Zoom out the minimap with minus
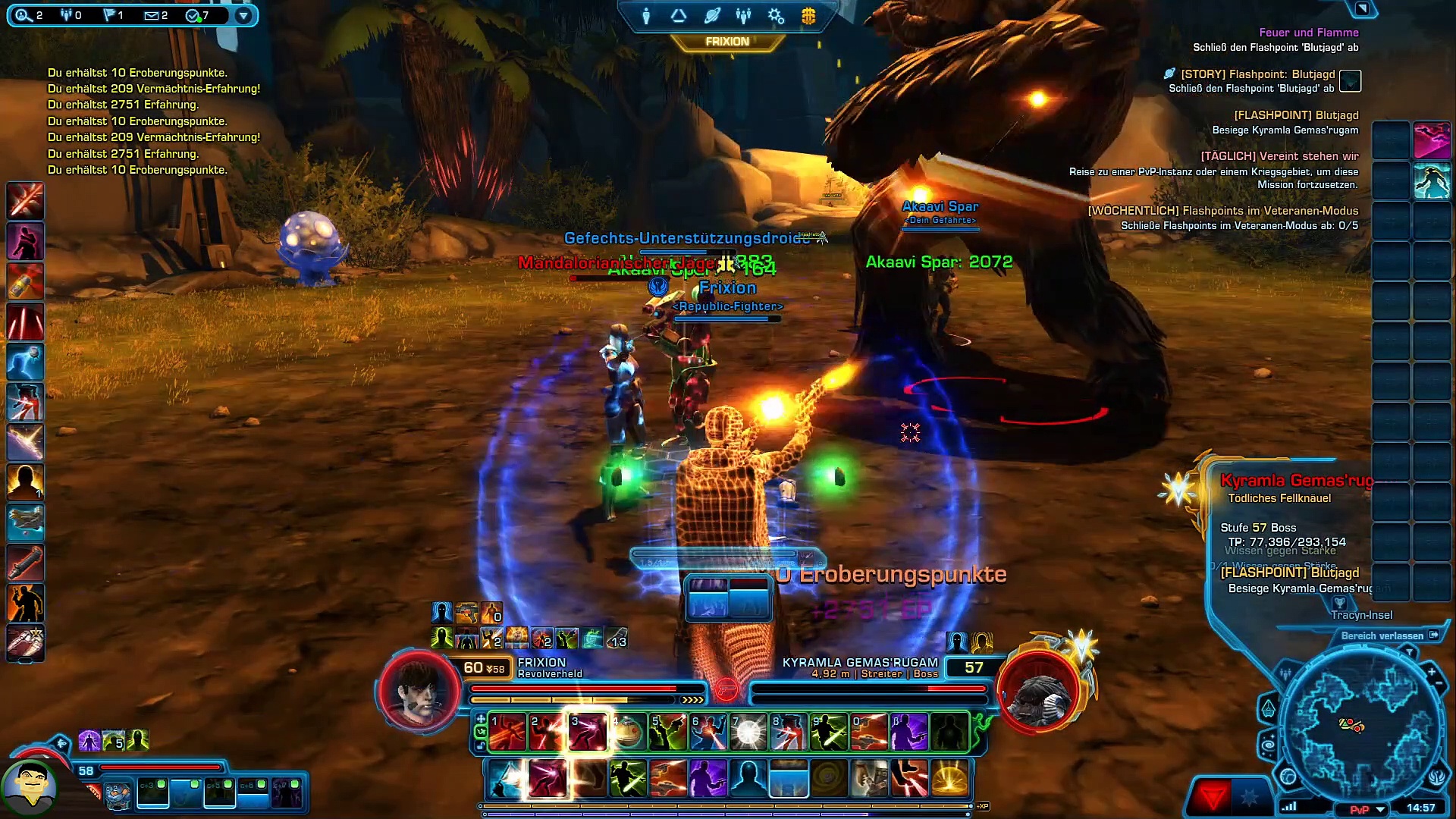 (1439, 685)
